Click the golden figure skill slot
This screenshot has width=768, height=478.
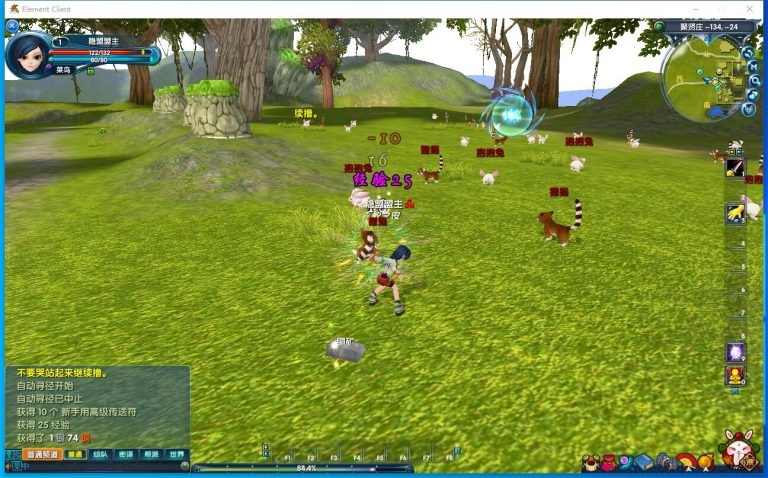[x=735, y=376]
